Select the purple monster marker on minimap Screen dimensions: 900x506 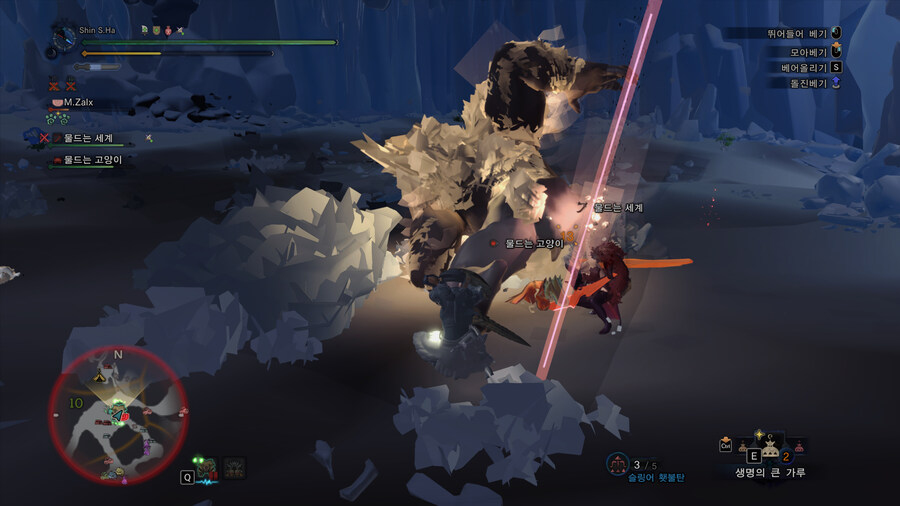point(146,445)
